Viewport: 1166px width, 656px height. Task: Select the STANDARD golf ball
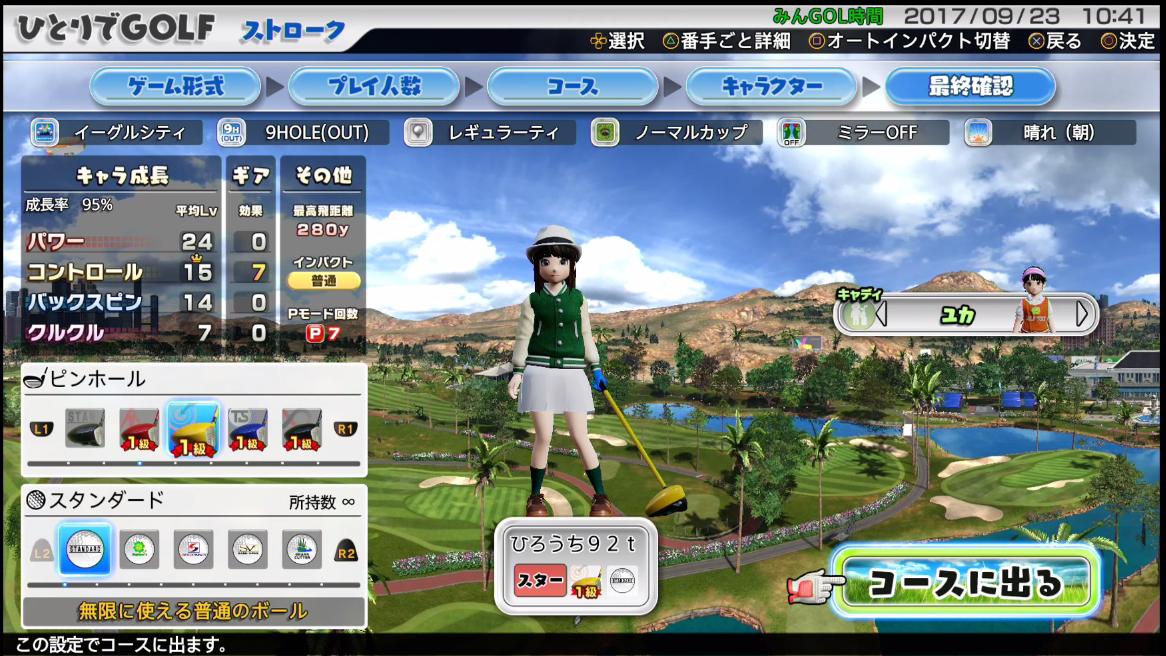[x=85, y=548]
